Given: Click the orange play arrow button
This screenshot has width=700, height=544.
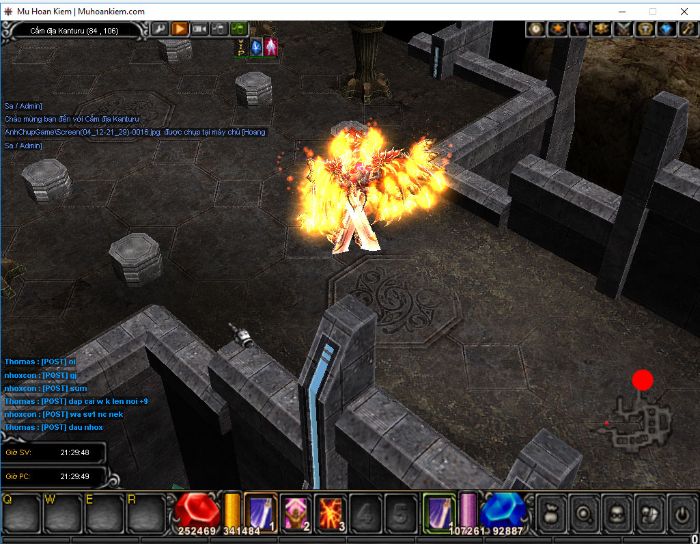Looking at the screenshot, I should [180, 29].
